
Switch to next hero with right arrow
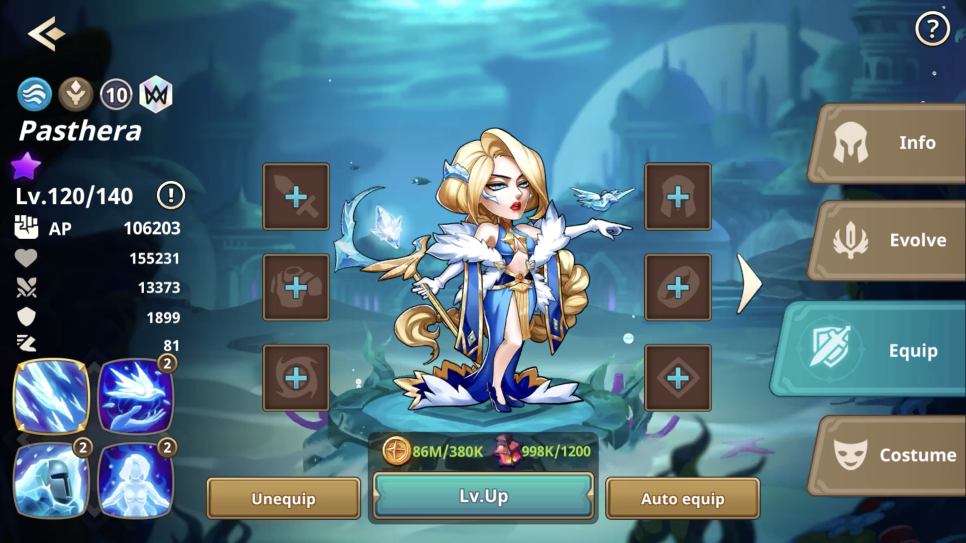[748, 284]
